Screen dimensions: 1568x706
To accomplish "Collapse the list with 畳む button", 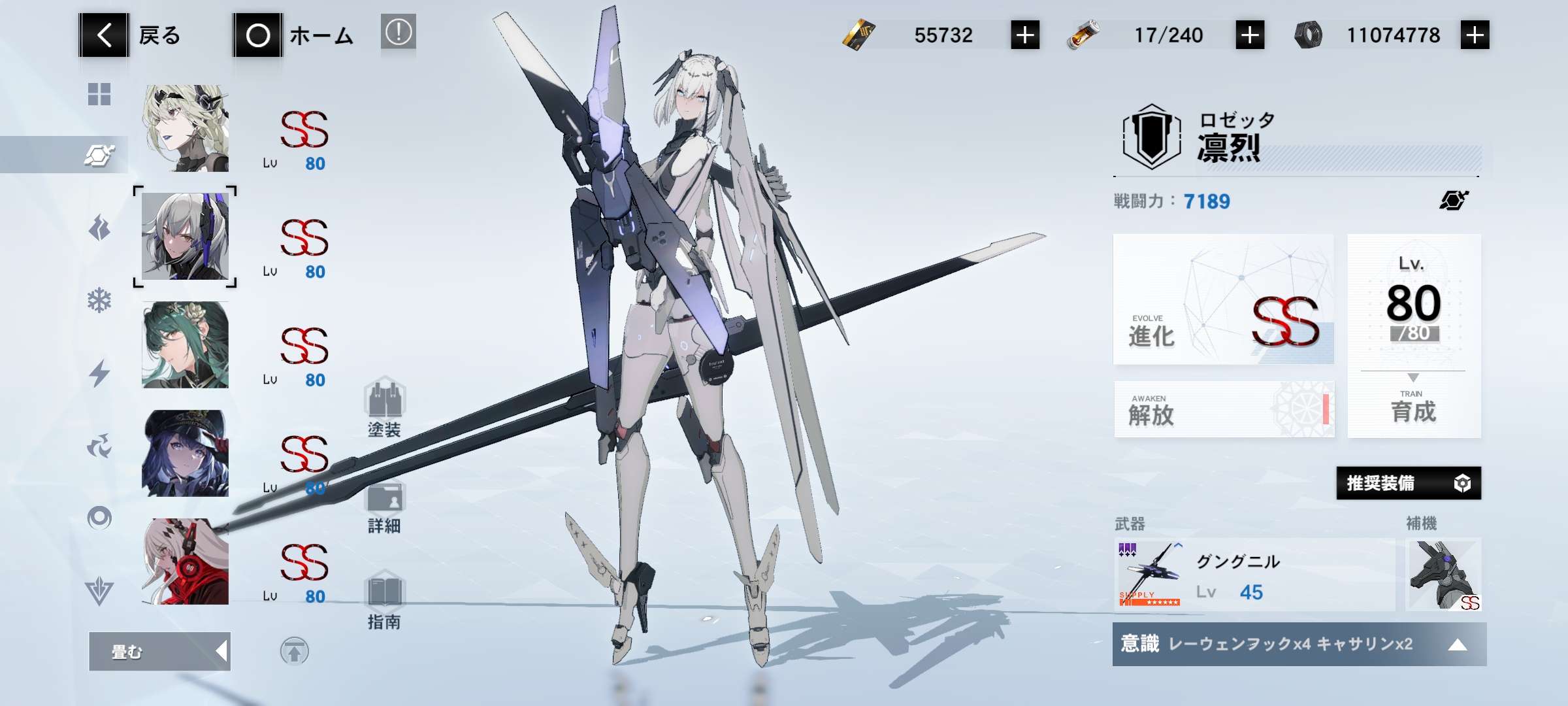I will click(x=159, y=651).
